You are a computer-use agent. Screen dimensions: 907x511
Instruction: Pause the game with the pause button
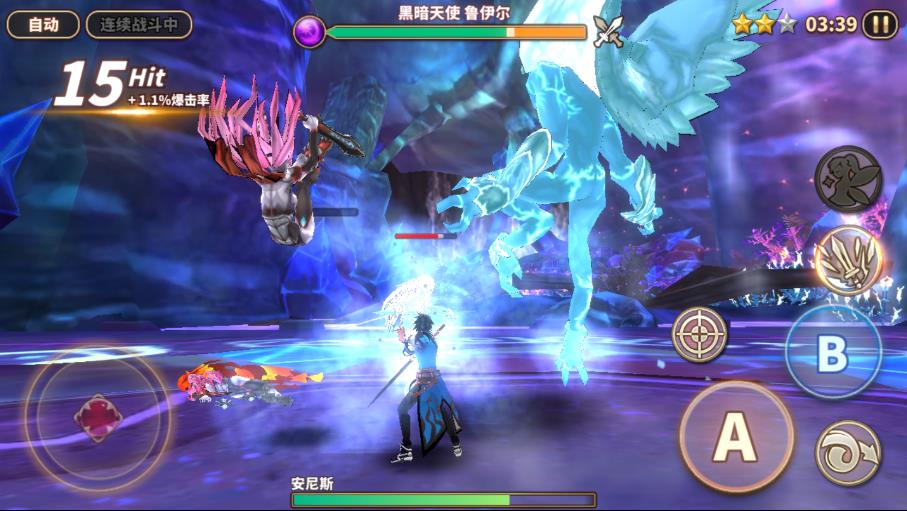pos(880,25)
